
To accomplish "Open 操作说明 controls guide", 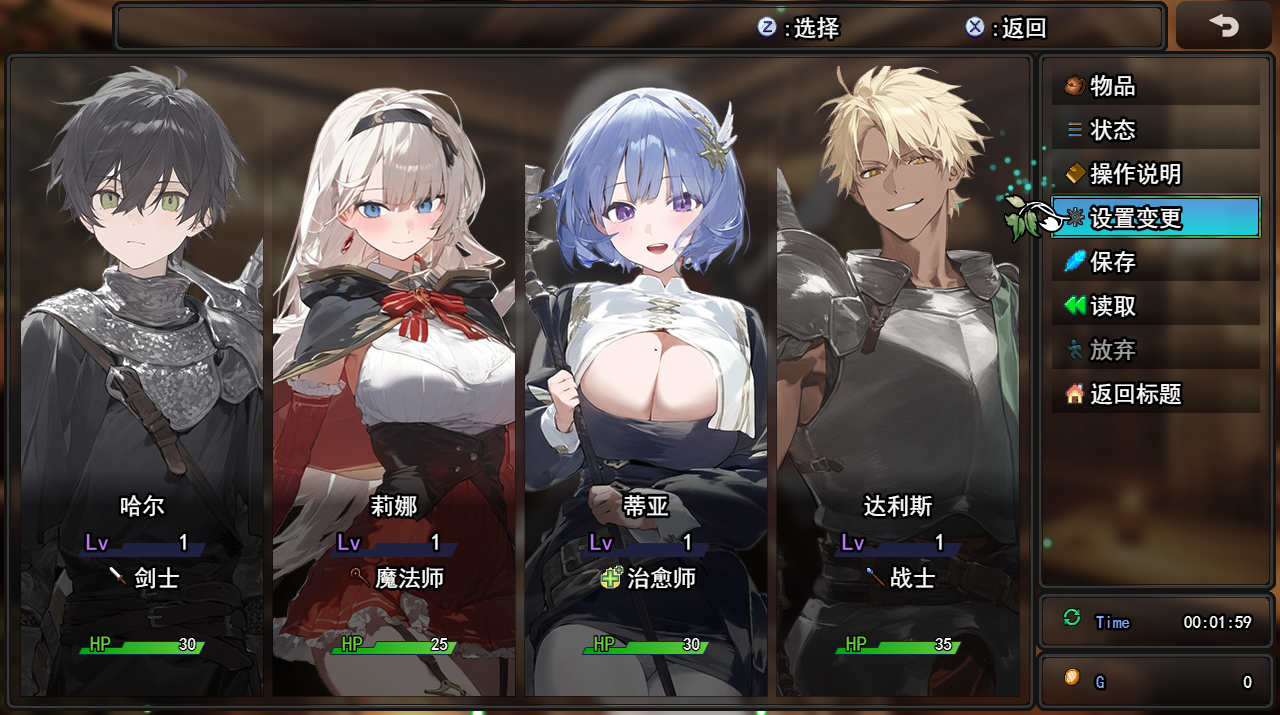I will (x=1155, y=174).
